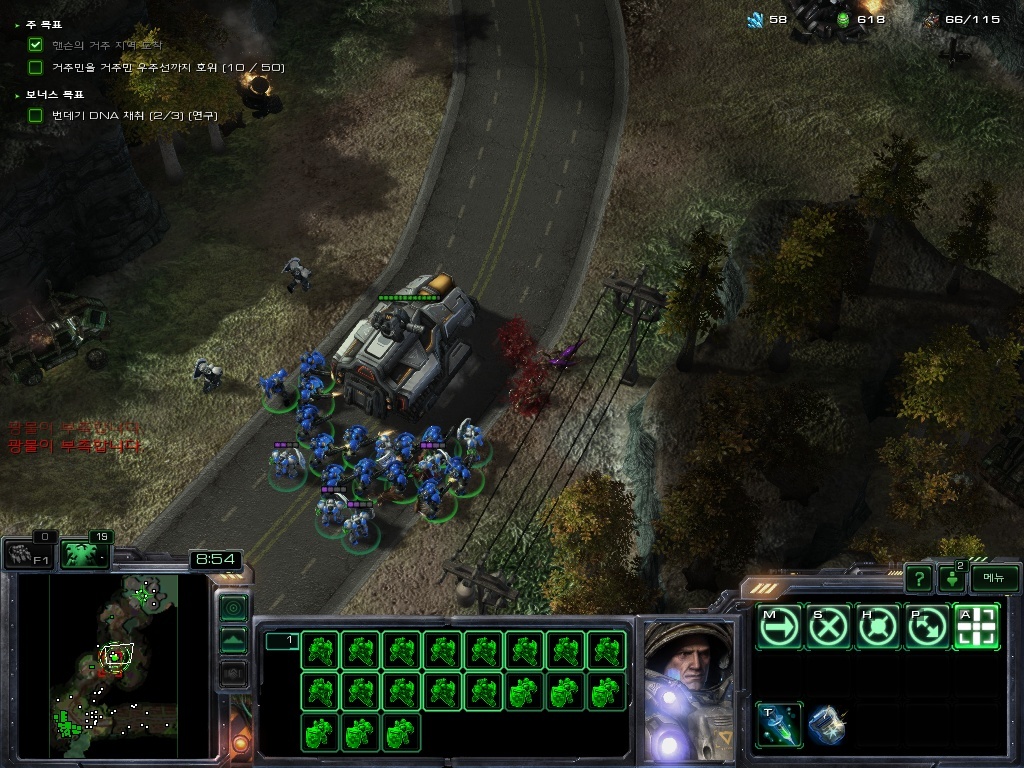Activate the Hold Position command
This screenshot has width=1024, height=768.
click(877, 627)
